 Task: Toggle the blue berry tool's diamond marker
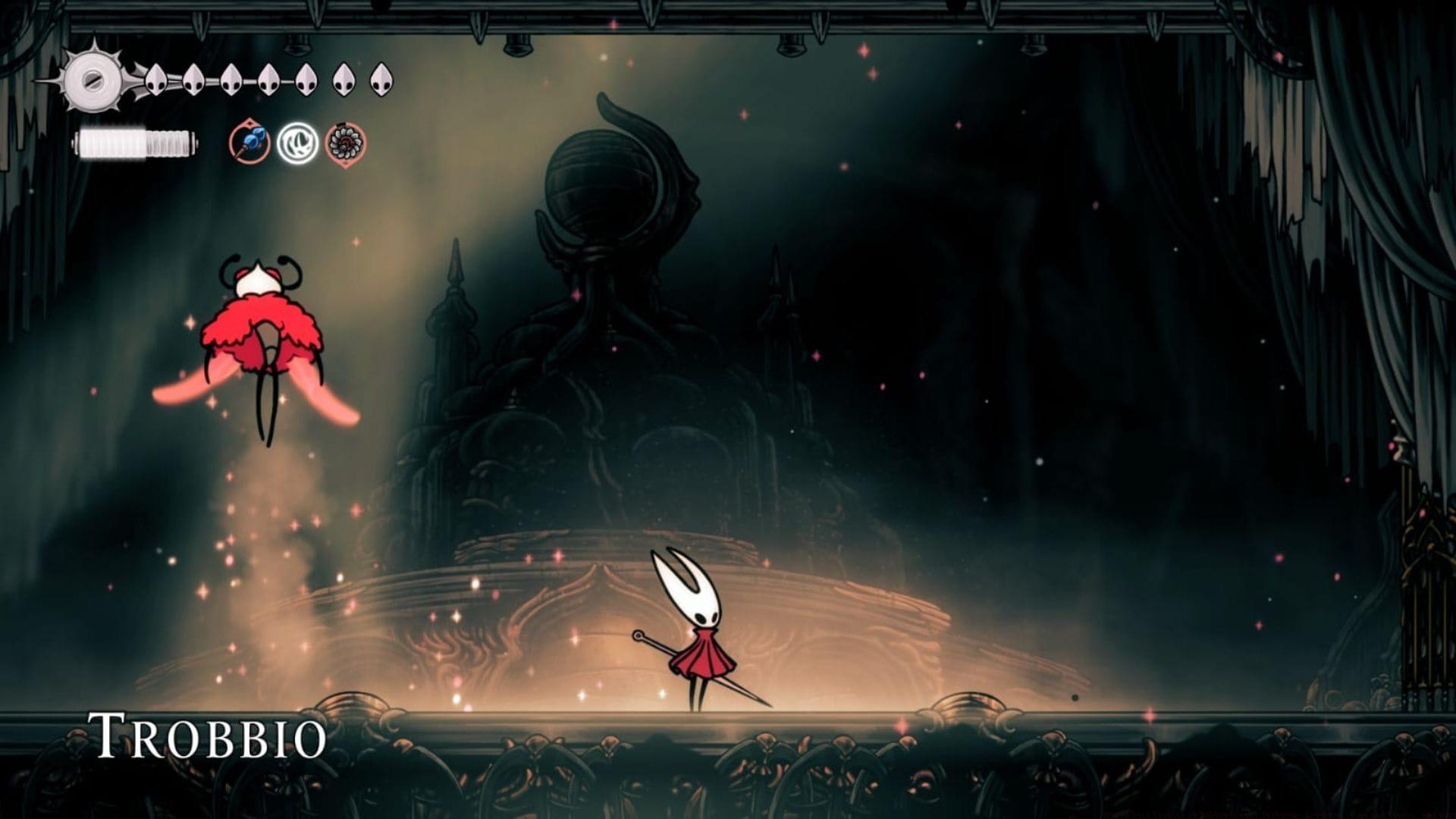[x=249, y=125]
